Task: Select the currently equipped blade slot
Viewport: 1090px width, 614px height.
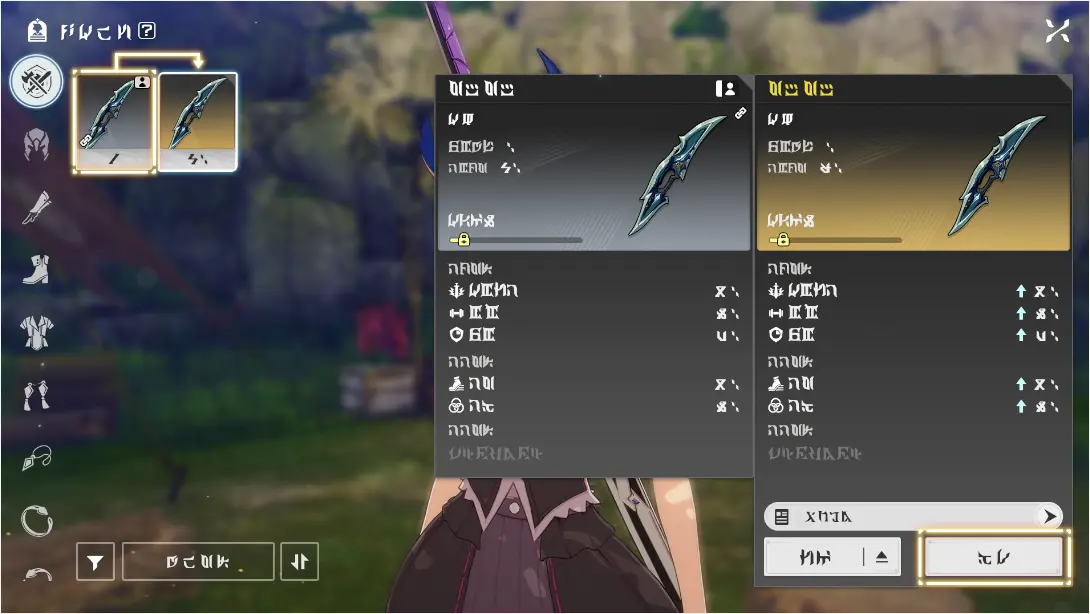Action: point(114,122)
